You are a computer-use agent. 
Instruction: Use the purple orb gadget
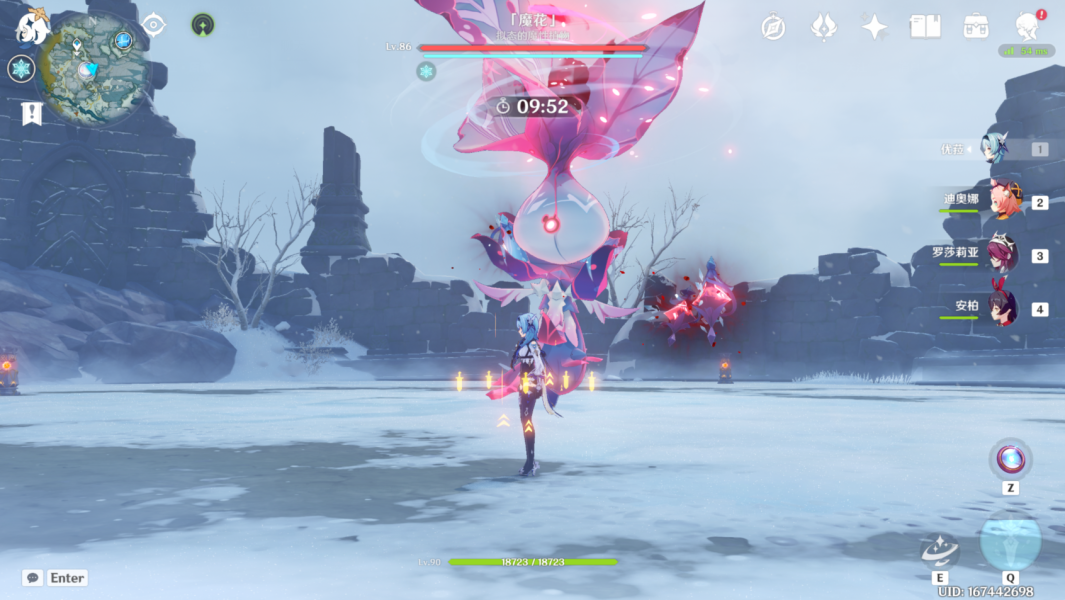pyautogui.click(x=1010, y=459)
